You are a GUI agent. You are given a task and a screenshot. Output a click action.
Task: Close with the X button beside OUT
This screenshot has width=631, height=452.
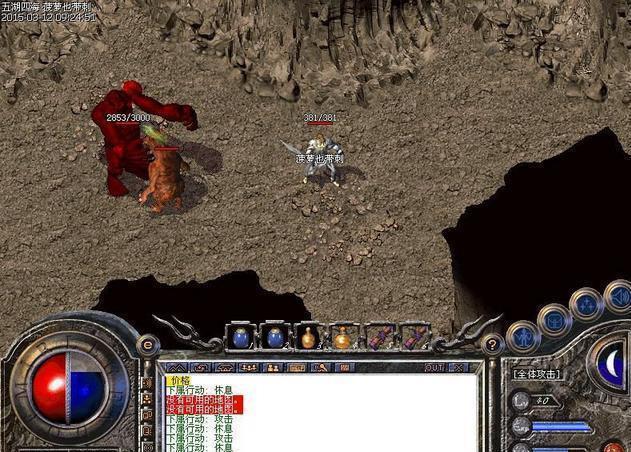click(460, 367)
